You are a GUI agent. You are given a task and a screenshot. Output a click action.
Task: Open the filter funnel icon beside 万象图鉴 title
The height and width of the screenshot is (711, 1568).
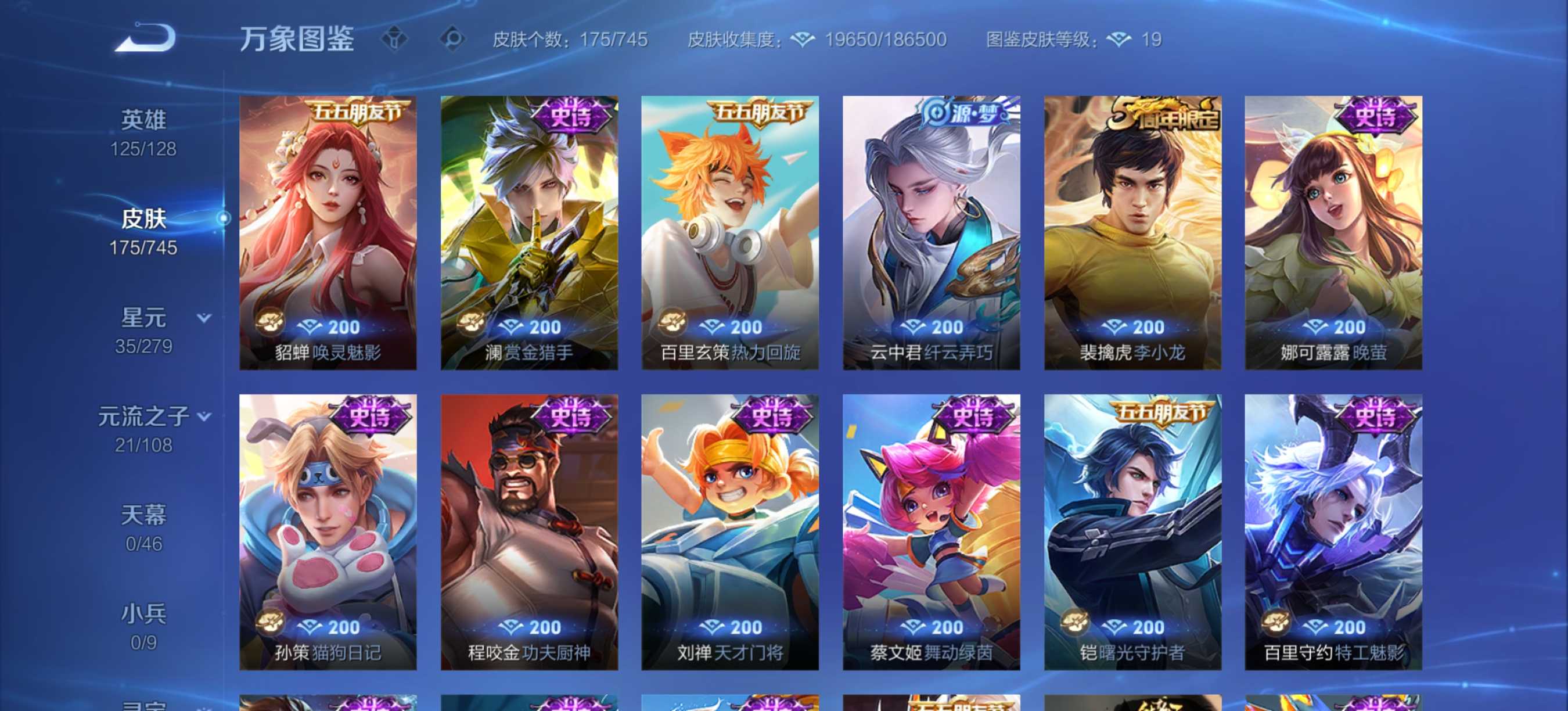[395, 39]
